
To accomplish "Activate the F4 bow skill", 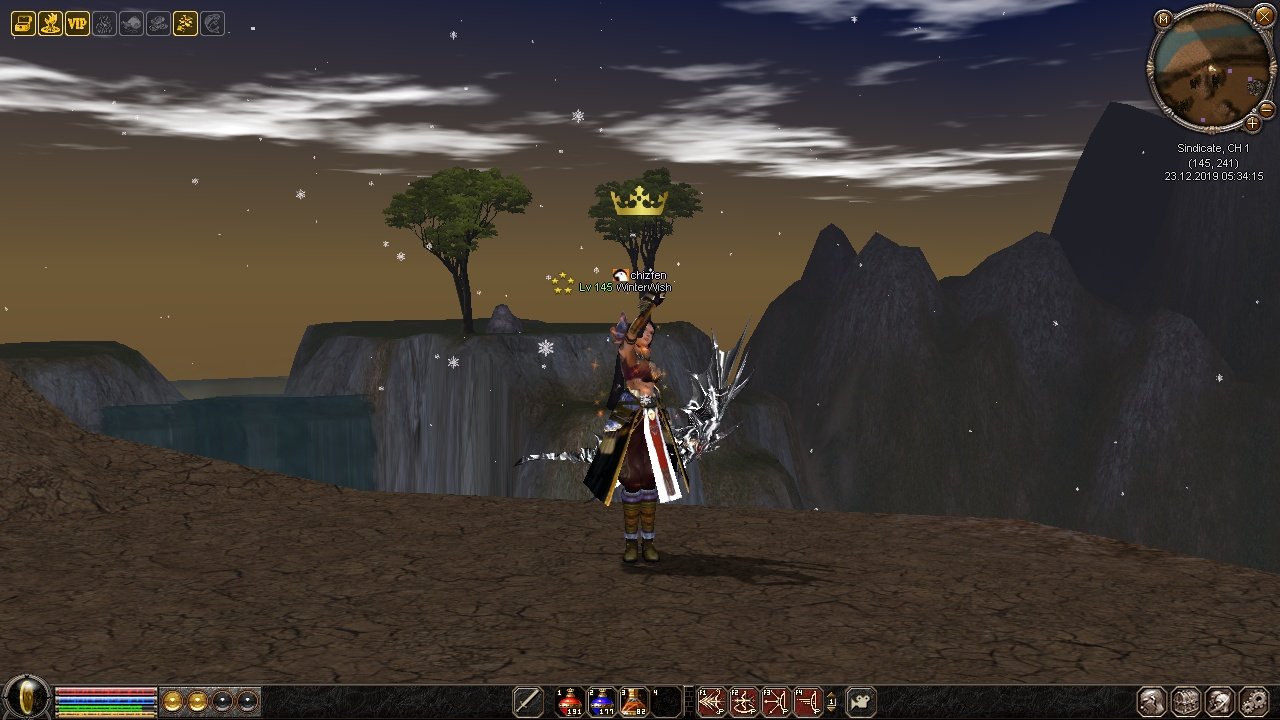I will click(x=807, y=702).
